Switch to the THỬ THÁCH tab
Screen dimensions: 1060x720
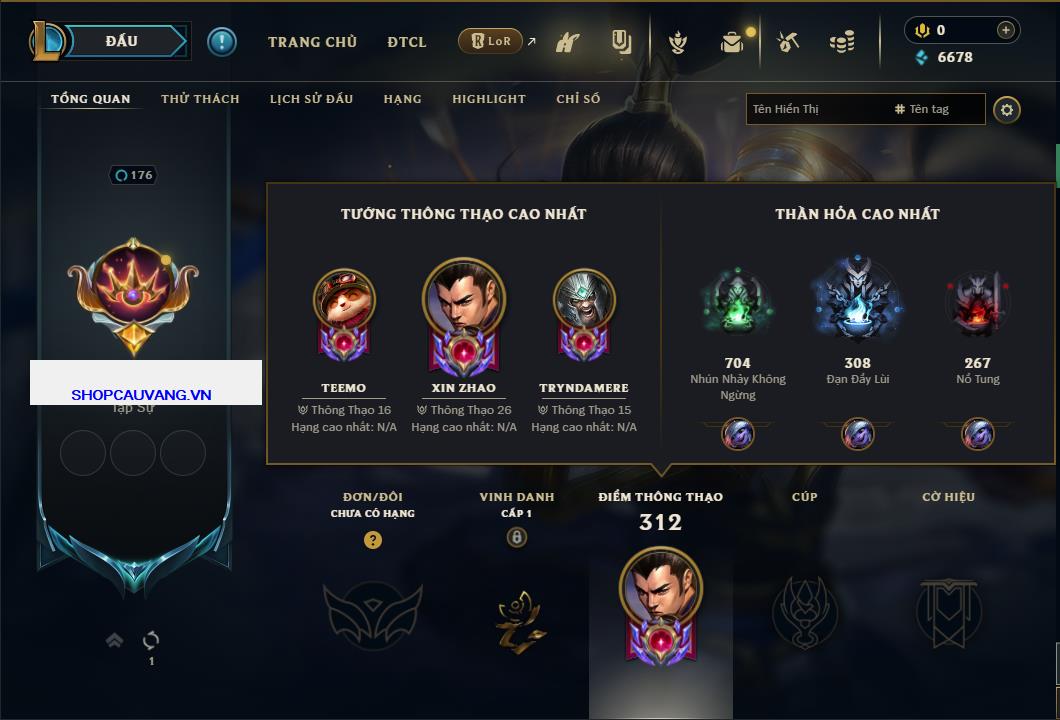(x=200, y=99)
